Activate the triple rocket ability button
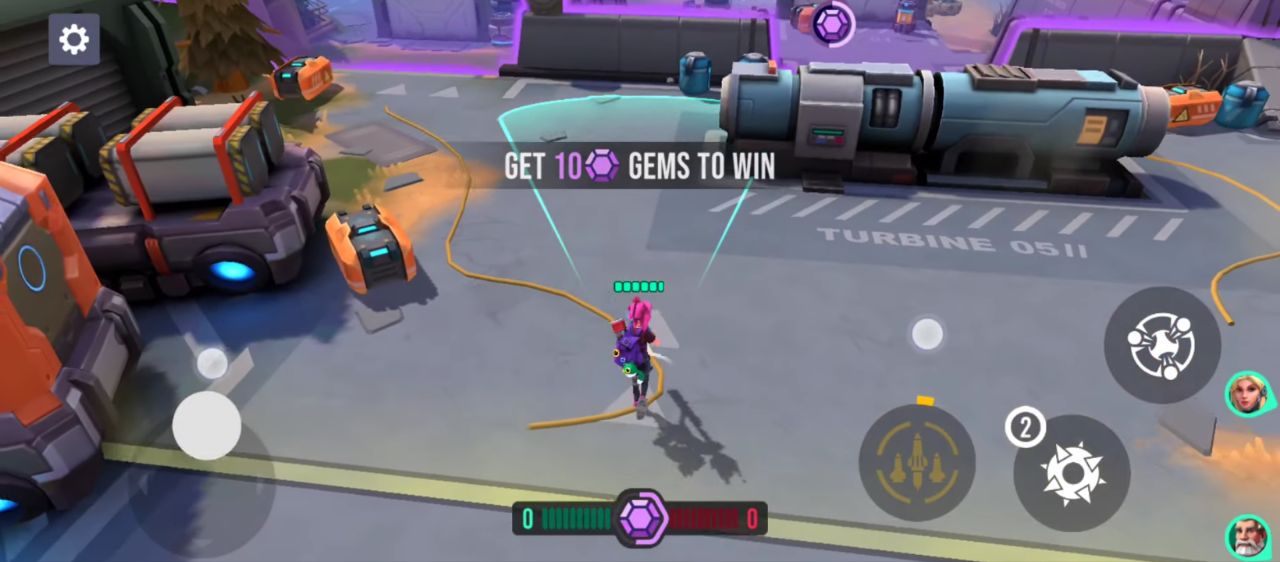This screenshot has height=562, width=1280. (x=917, y=462)
